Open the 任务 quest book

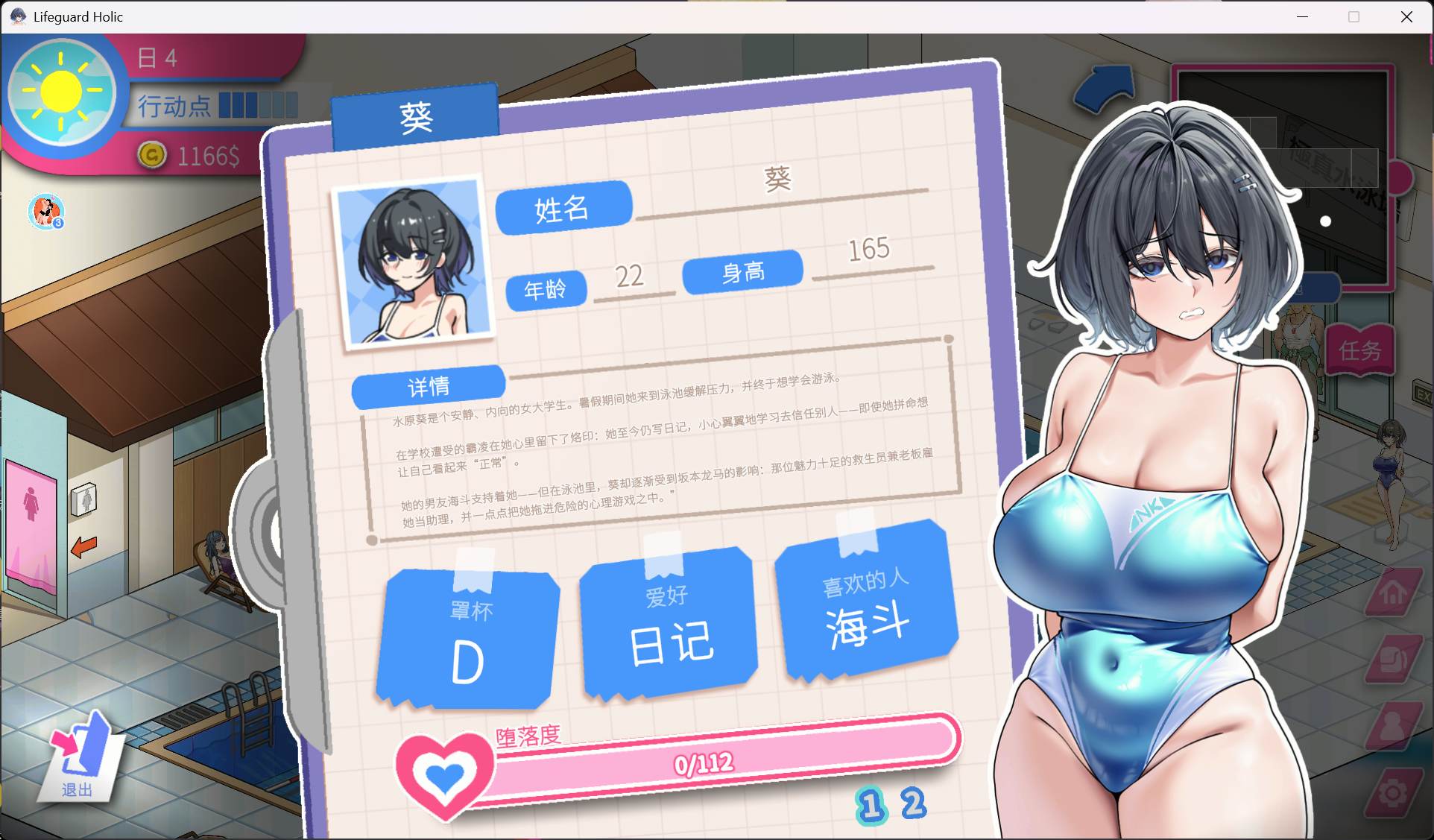[x=1359, y=350]
